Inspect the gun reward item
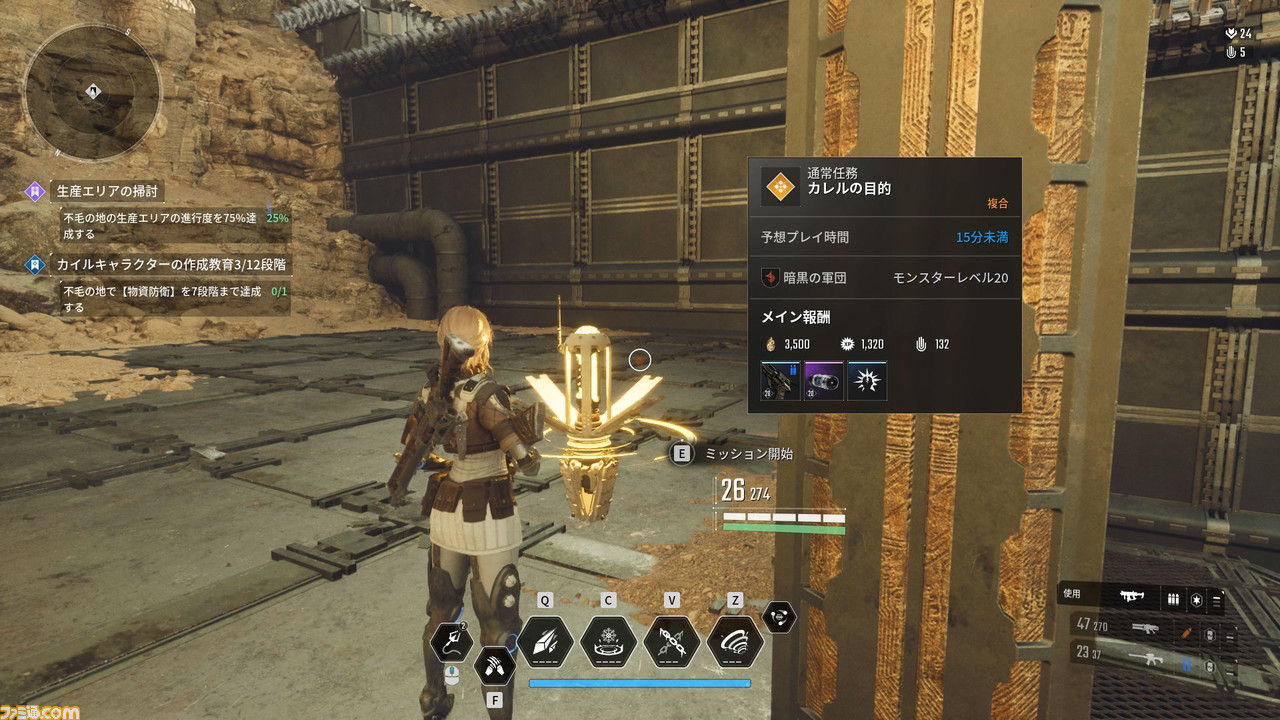The width and height of the screenshot is (1280, 720). click(780, 381)
